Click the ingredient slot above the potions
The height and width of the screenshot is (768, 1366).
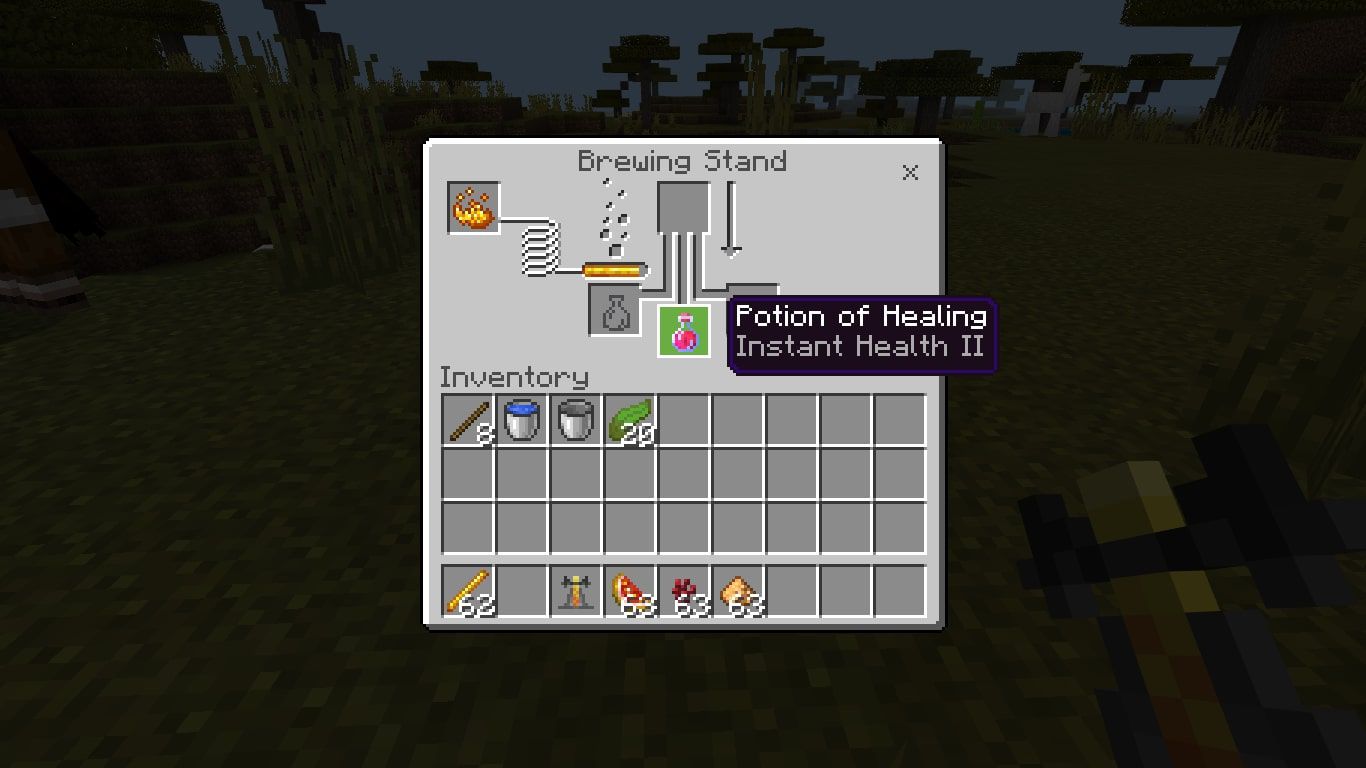coord(684,208)
